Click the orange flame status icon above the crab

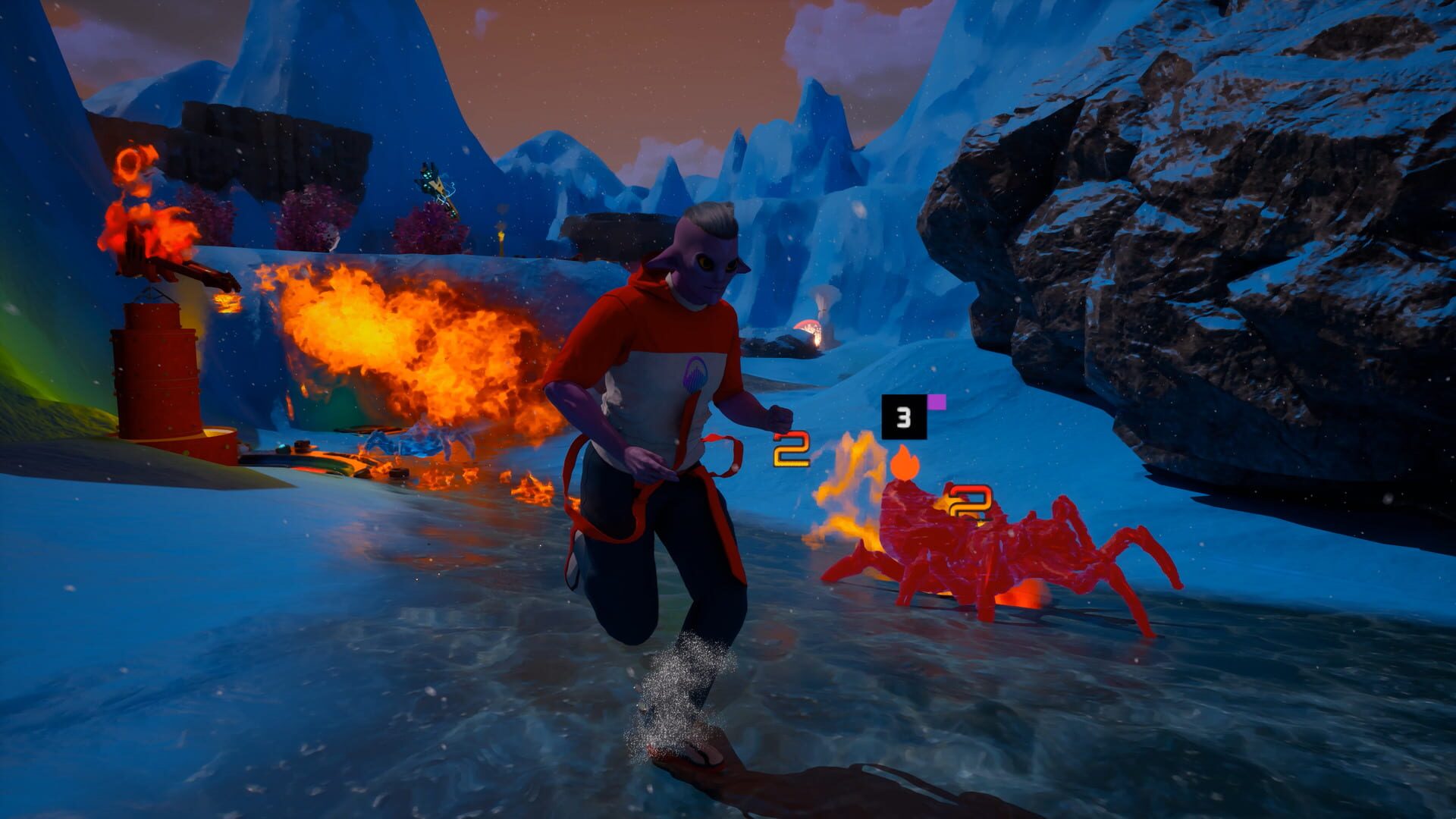tap(906, 462)
